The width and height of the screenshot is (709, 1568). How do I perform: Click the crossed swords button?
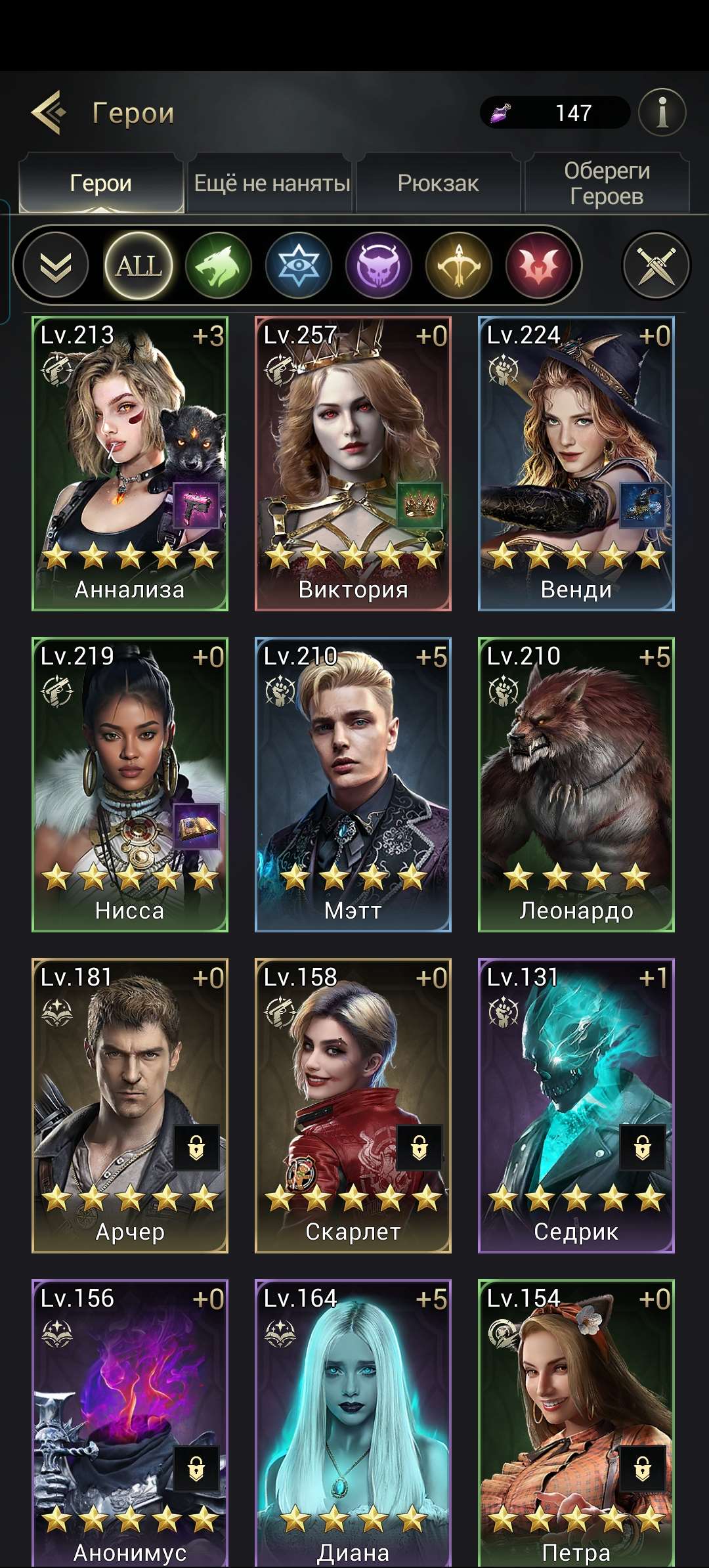tap(656, 266)
